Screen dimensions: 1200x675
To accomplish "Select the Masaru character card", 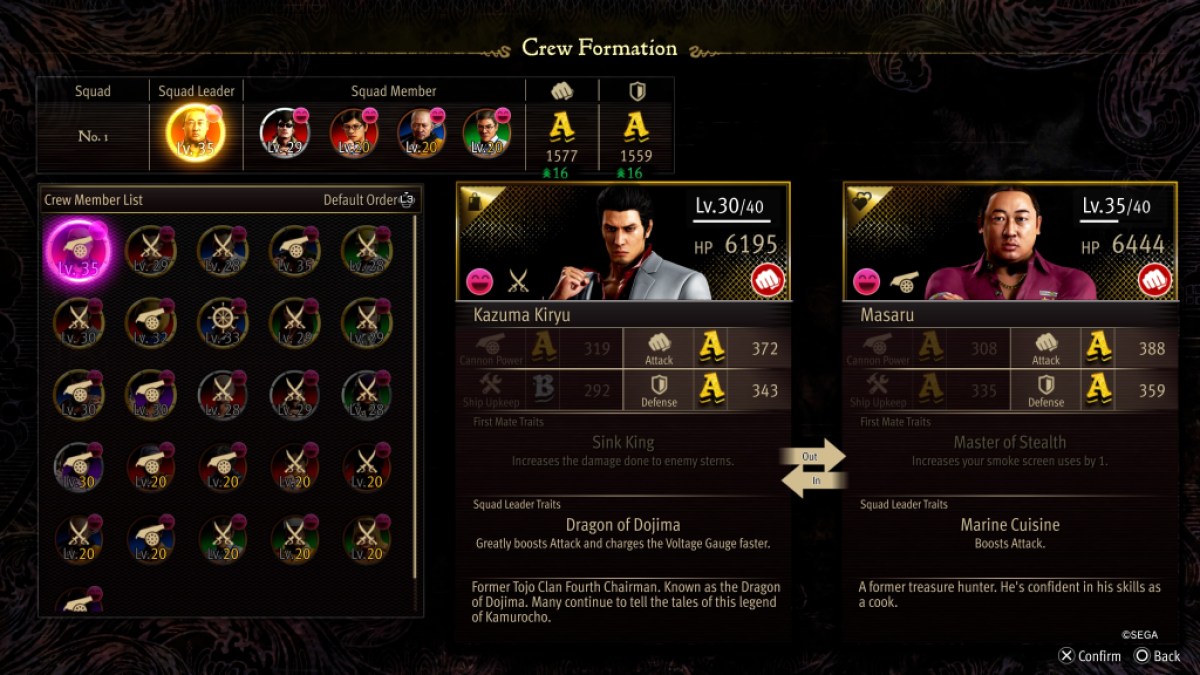I will point(1010,242).
